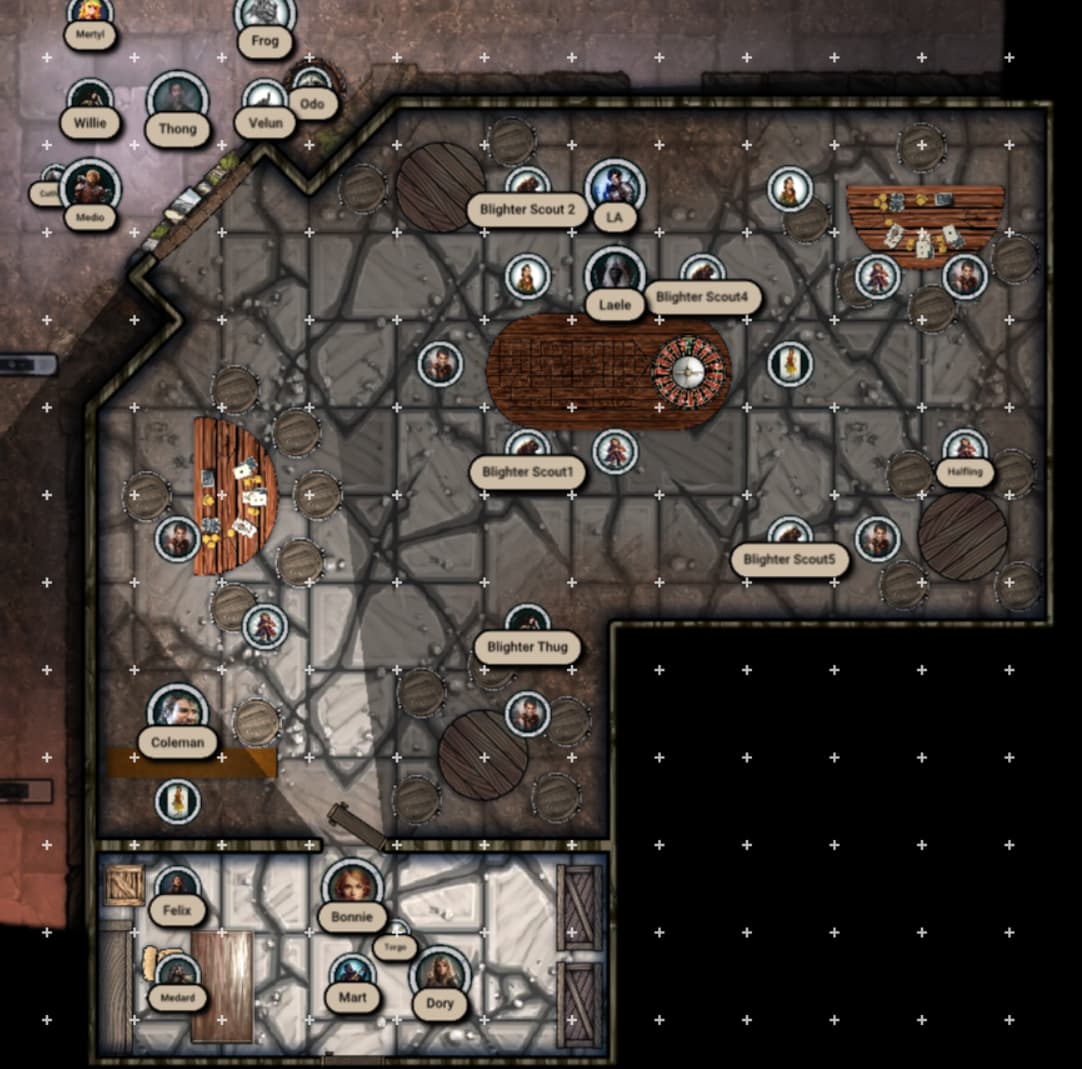Choose the Laele token
This screenshot has height=1069, width=1082.
[614, 274]
